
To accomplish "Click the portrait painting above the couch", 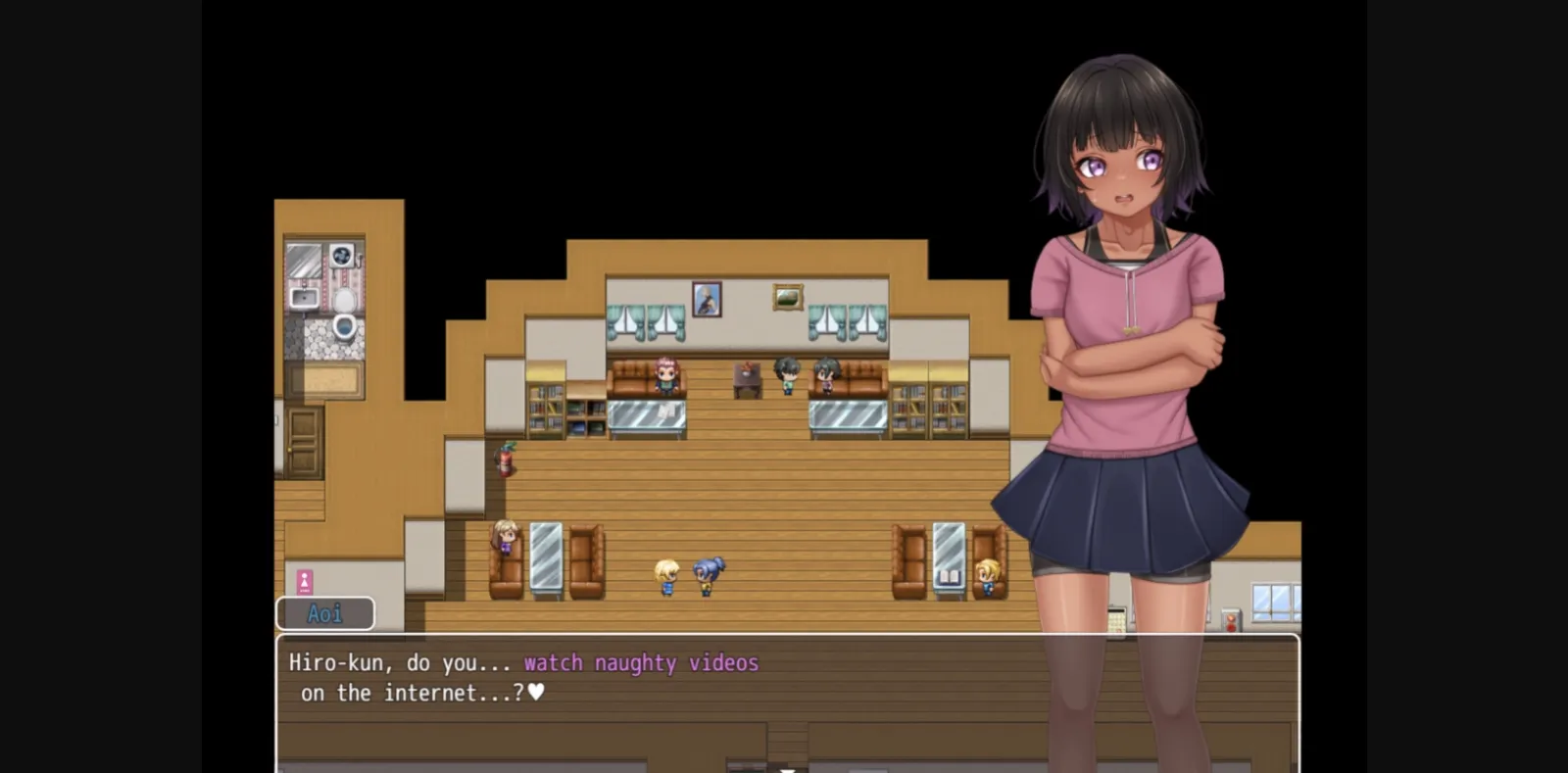I will [x=708, y=299].
